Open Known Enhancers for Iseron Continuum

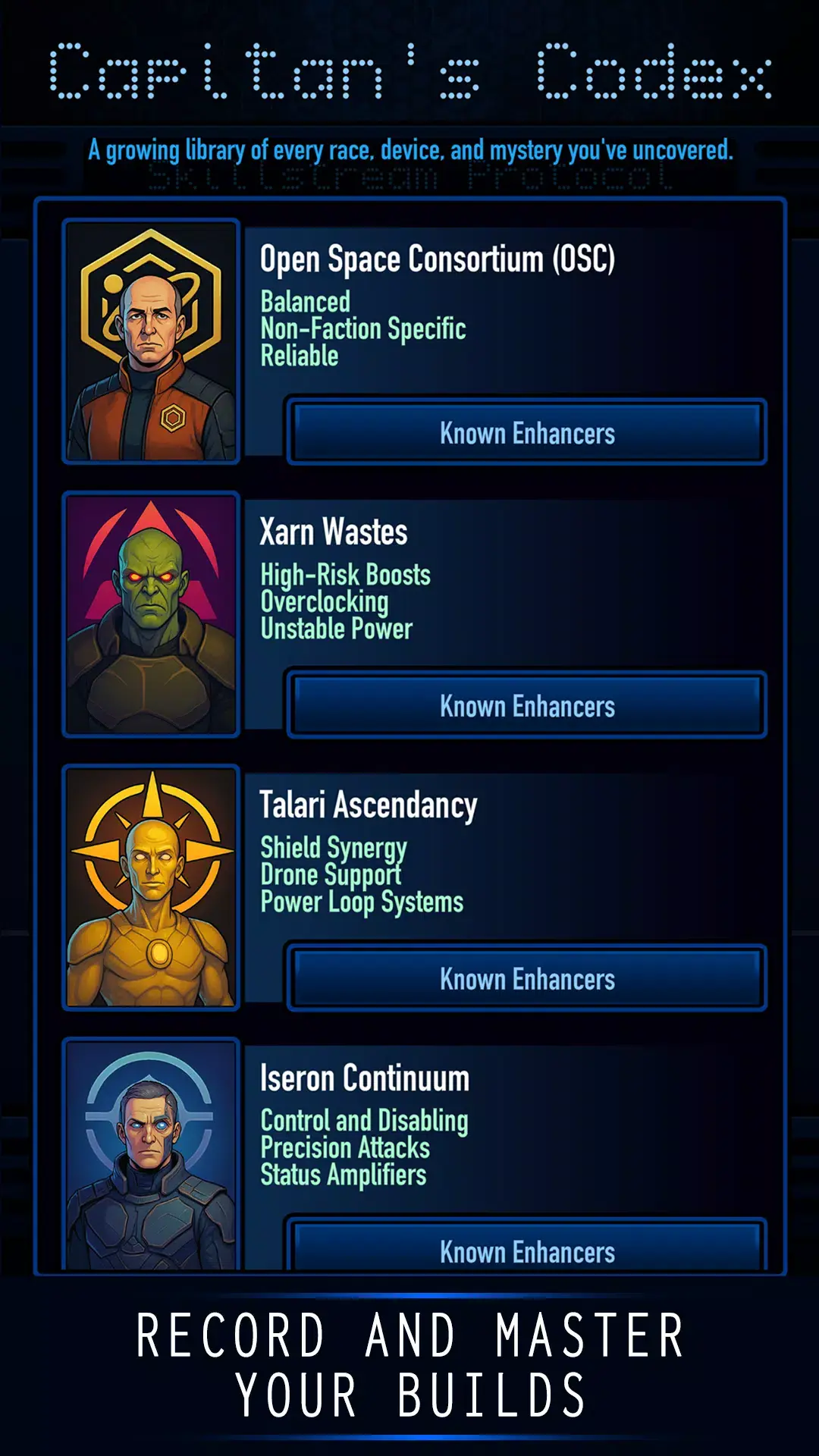[527, 1250]
